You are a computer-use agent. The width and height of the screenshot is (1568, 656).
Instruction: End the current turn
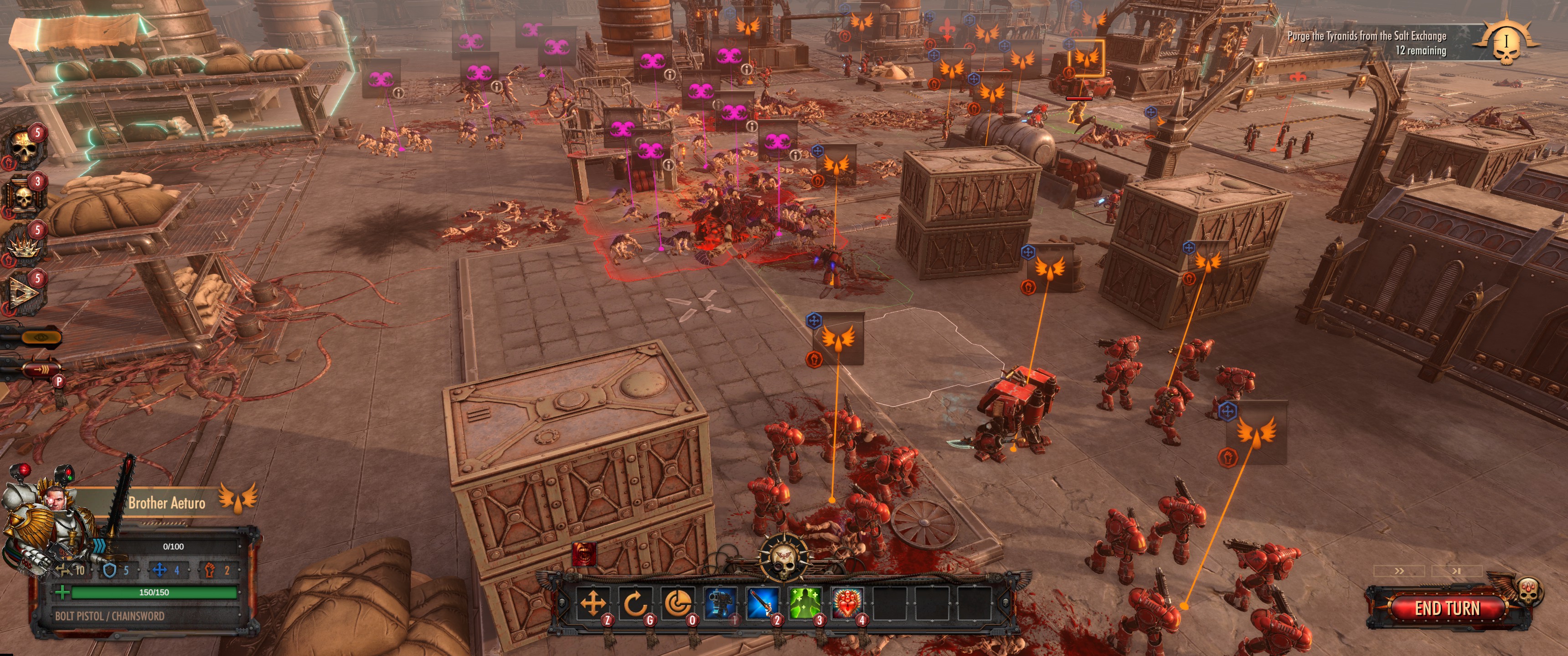[x=1446, y=608]
